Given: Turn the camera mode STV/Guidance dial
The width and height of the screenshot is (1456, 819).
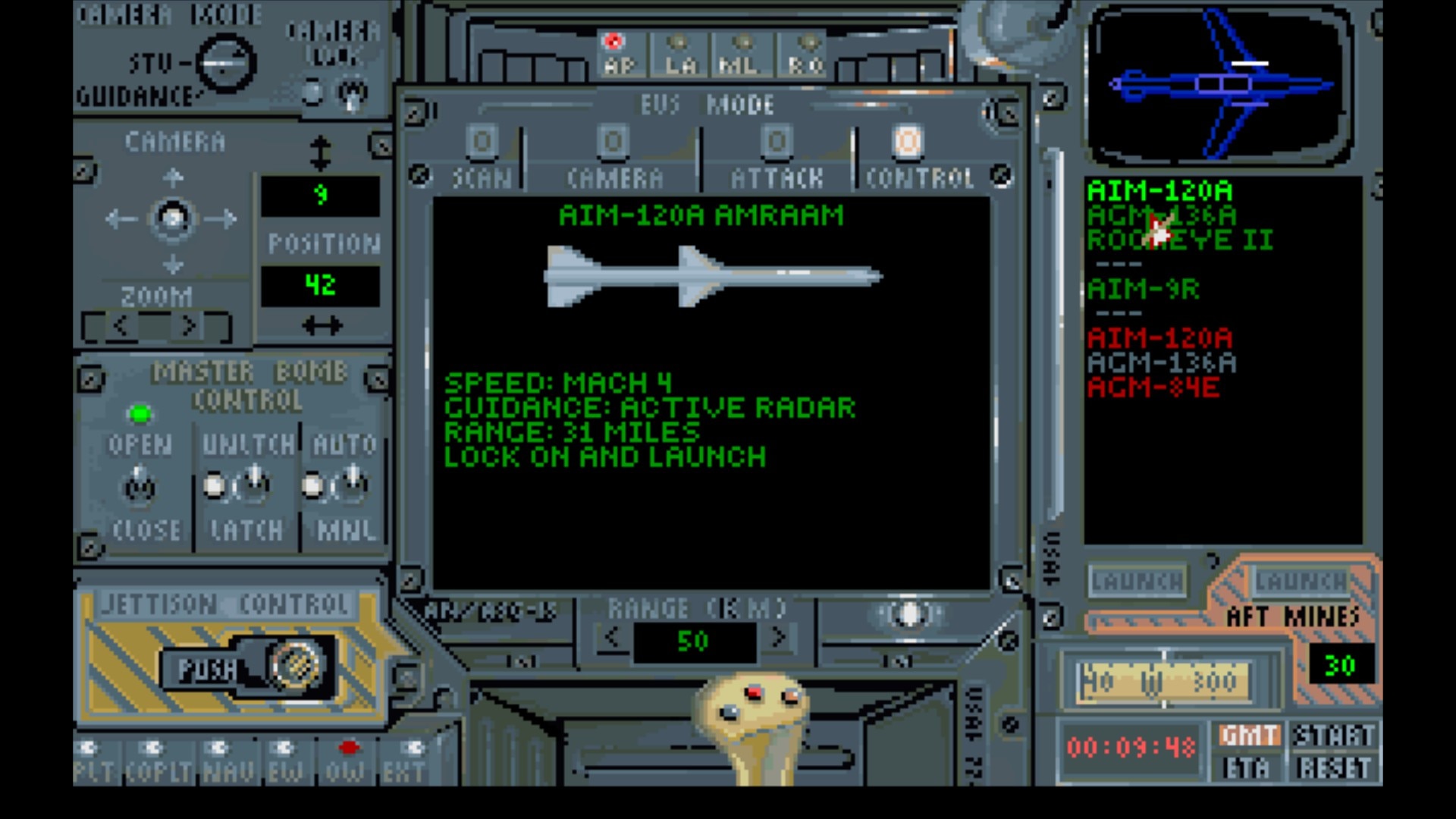Looking at the screenshot, I should point(225,64).
